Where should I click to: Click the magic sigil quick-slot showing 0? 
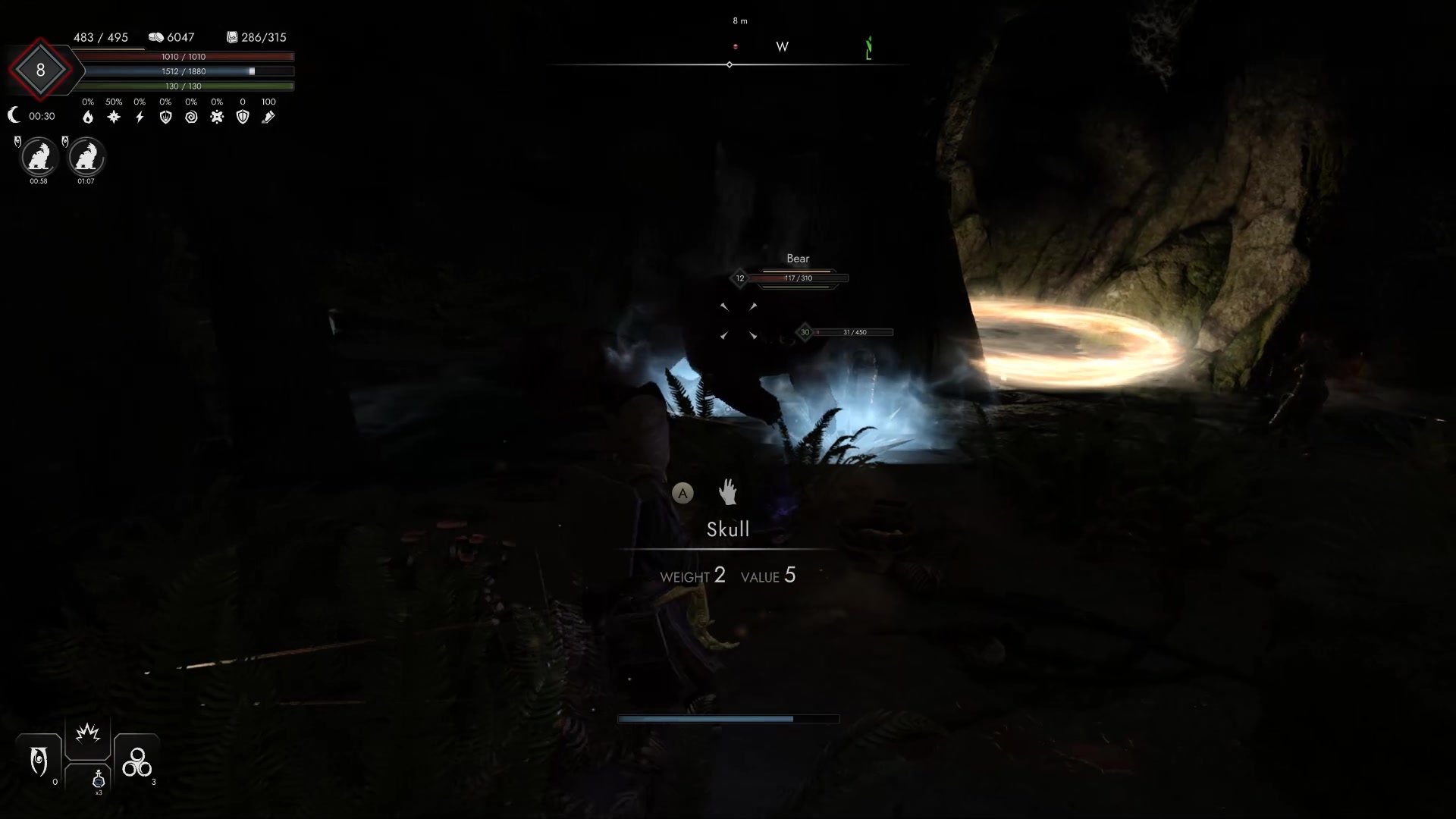point(39,762)
